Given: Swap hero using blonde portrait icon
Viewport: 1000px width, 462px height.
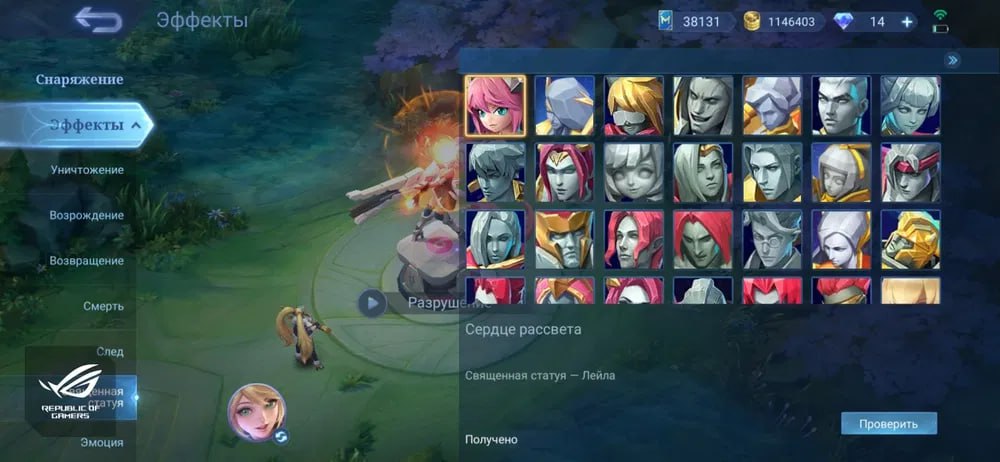Looking at the screenshot, I should tap(257, 412).
